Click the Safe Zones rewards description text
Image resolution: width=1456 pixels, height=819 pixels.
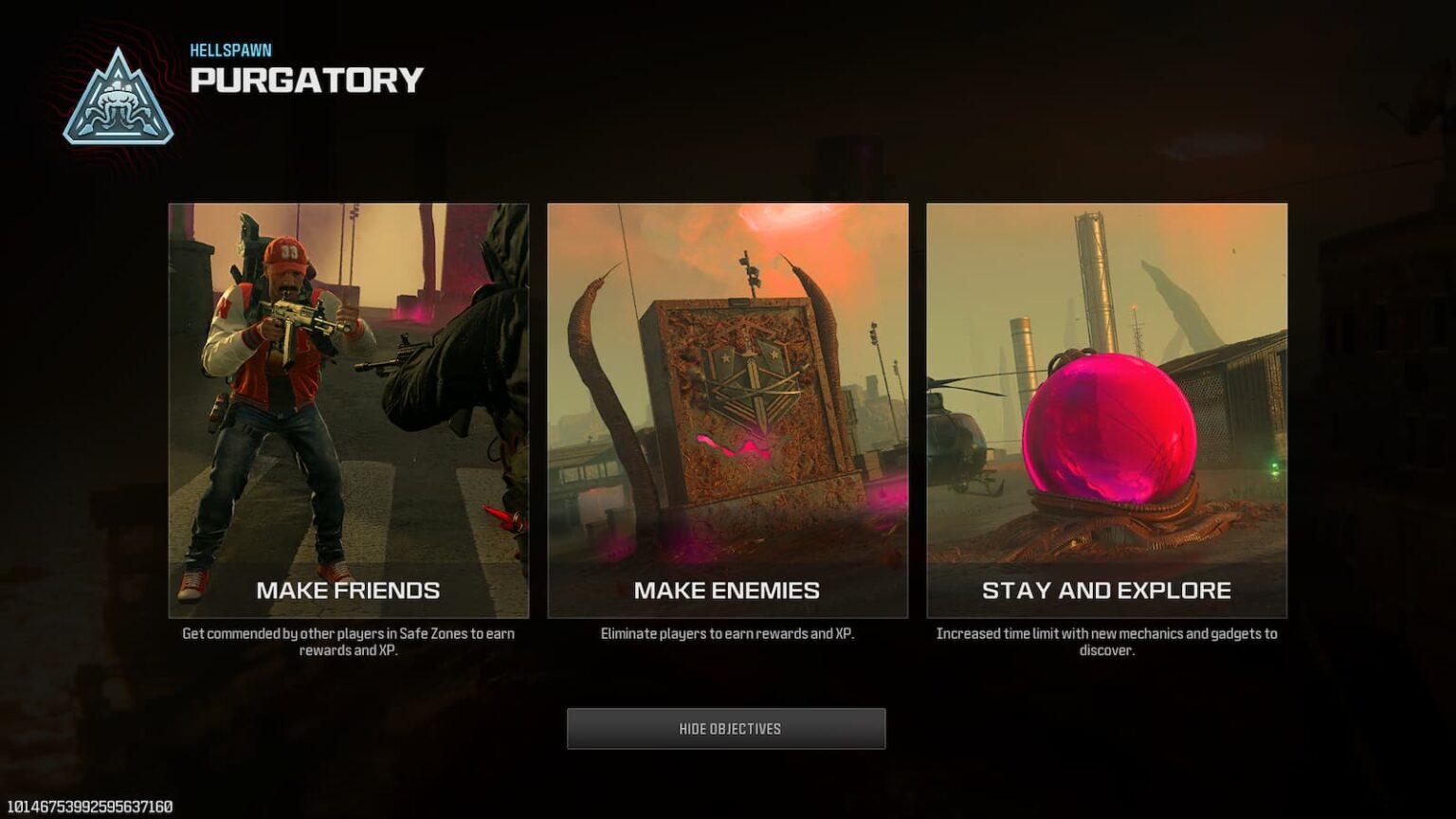pos(348,641)
